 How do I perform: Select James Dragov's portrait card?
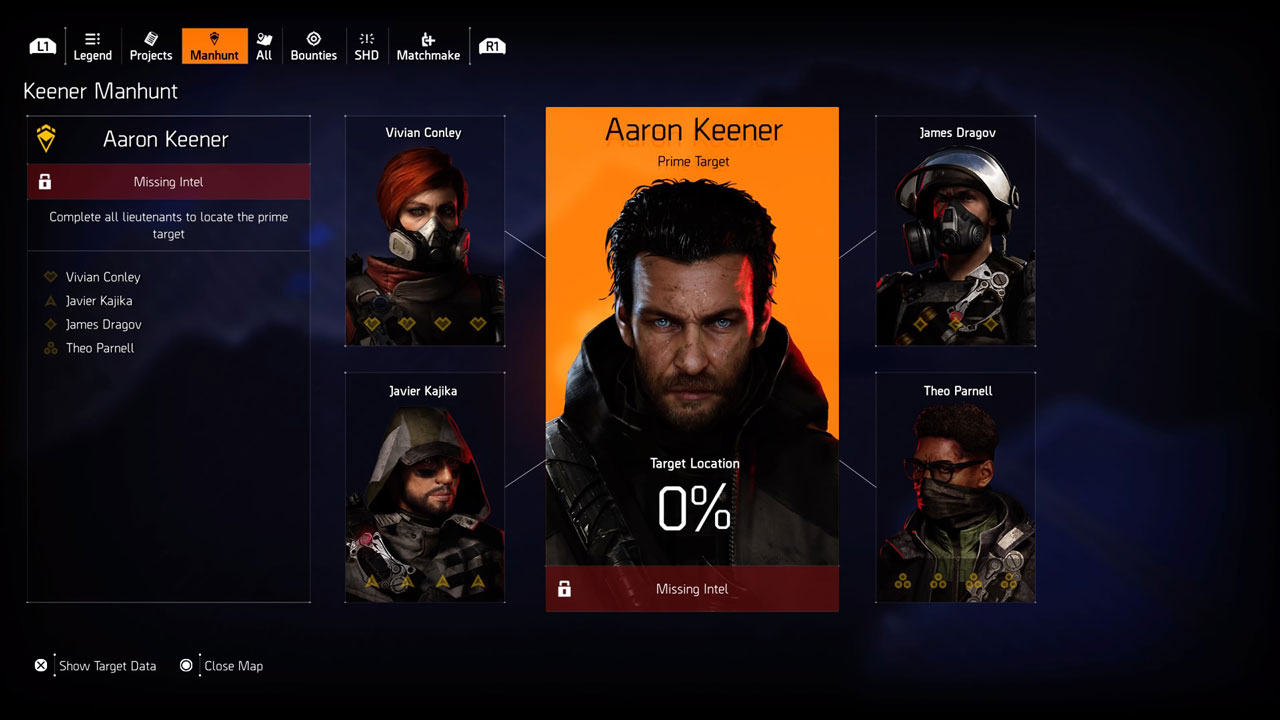coord(955,231)
